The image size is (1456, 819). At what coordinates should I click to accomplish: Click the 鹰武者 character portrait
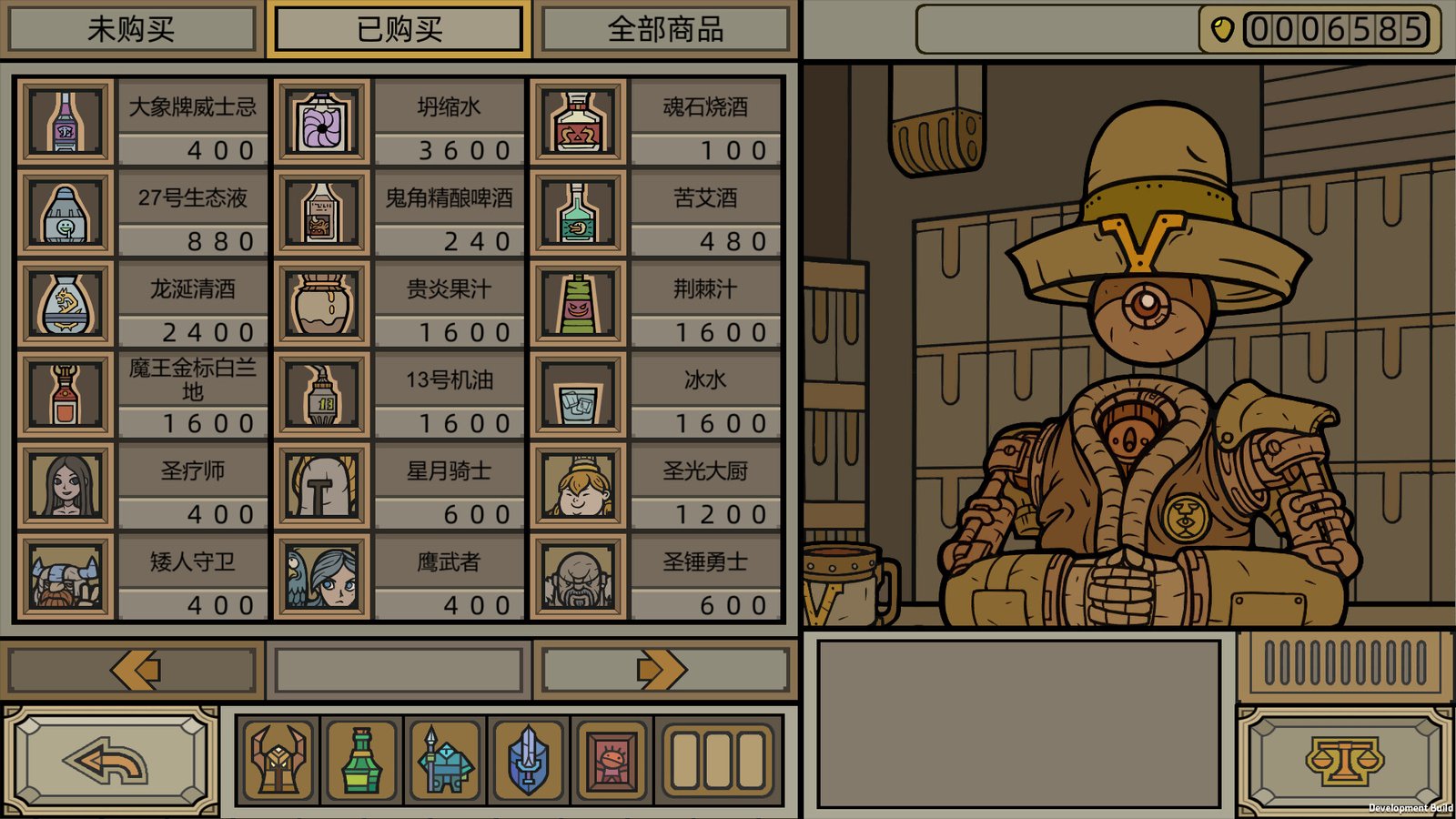point(320,576)
